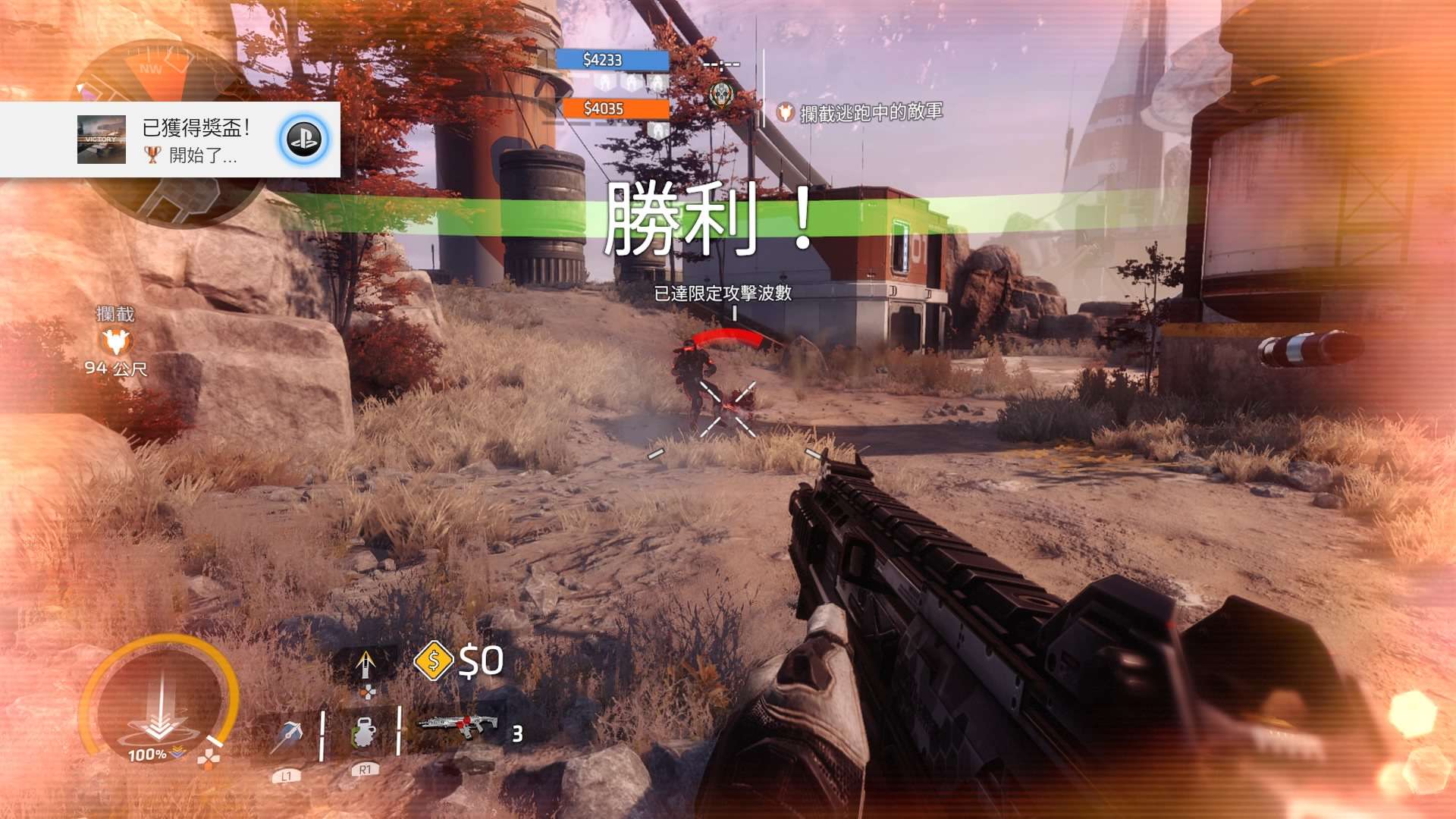Click the VICTORY trophy thumbnail image

pyautogui.click(x=102, y=140)
